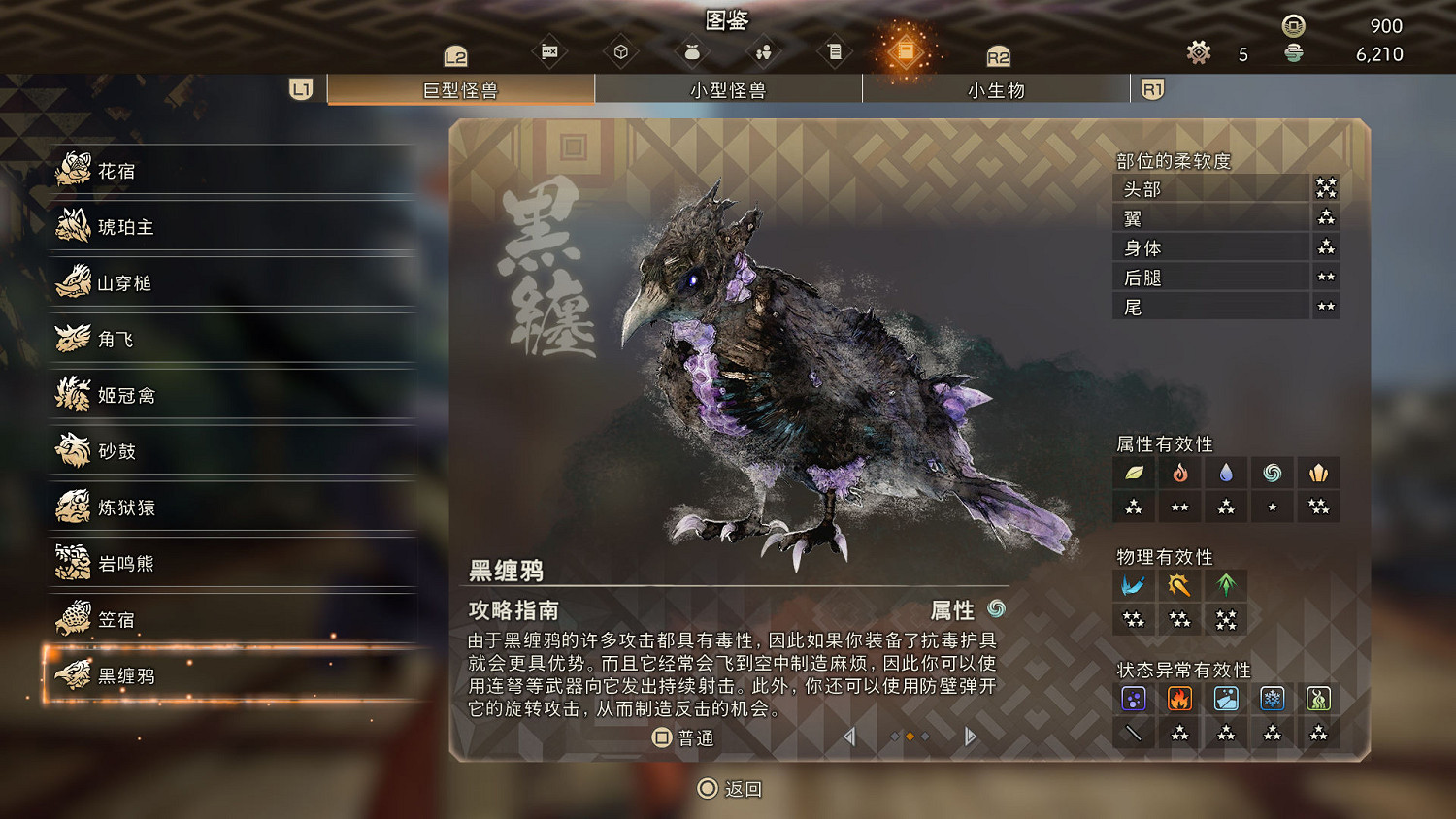The image size is (1456, 819).
Task: Click the blue slash damage icon
Action: (x=1134, y=584)
